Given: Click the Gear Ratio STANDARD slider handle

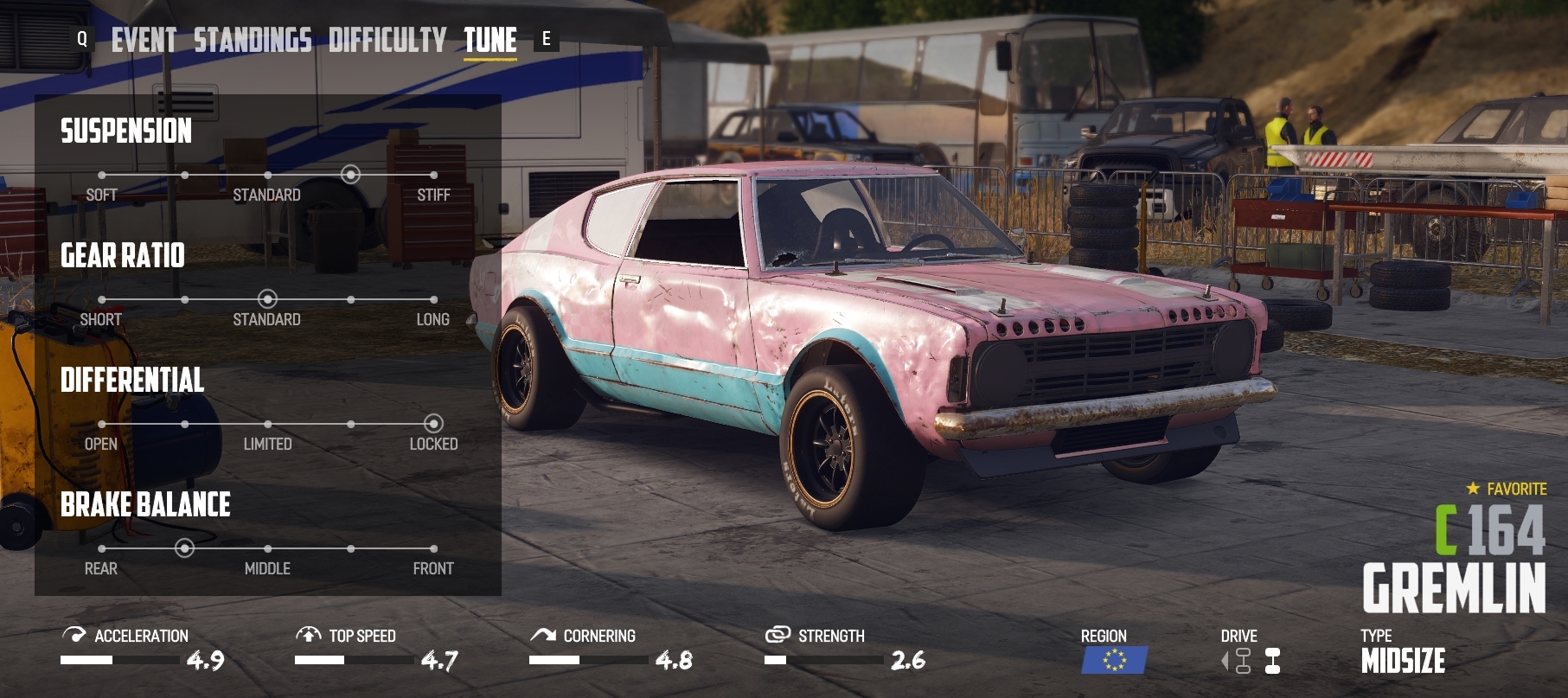Looking at the screenshot, I should (x=267, y=298).
